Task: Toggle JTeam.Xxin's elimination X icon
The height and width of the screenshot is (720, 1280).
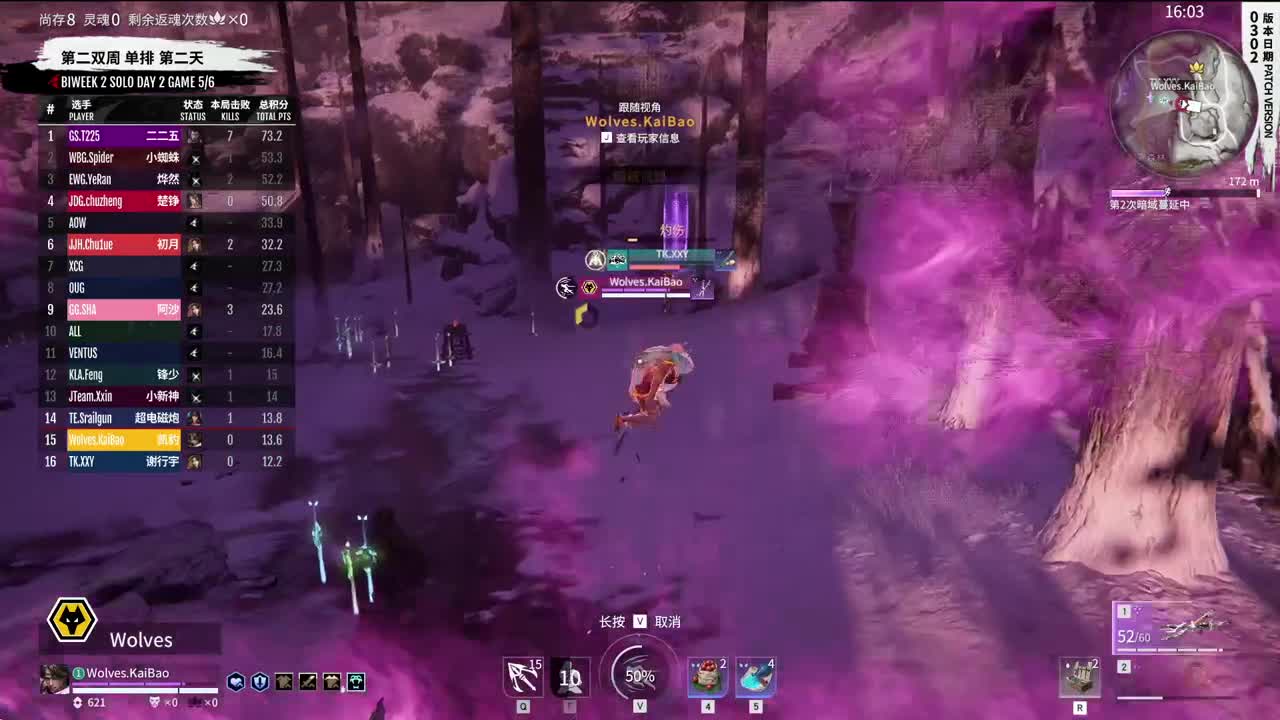Action: (x=196, y=396)
